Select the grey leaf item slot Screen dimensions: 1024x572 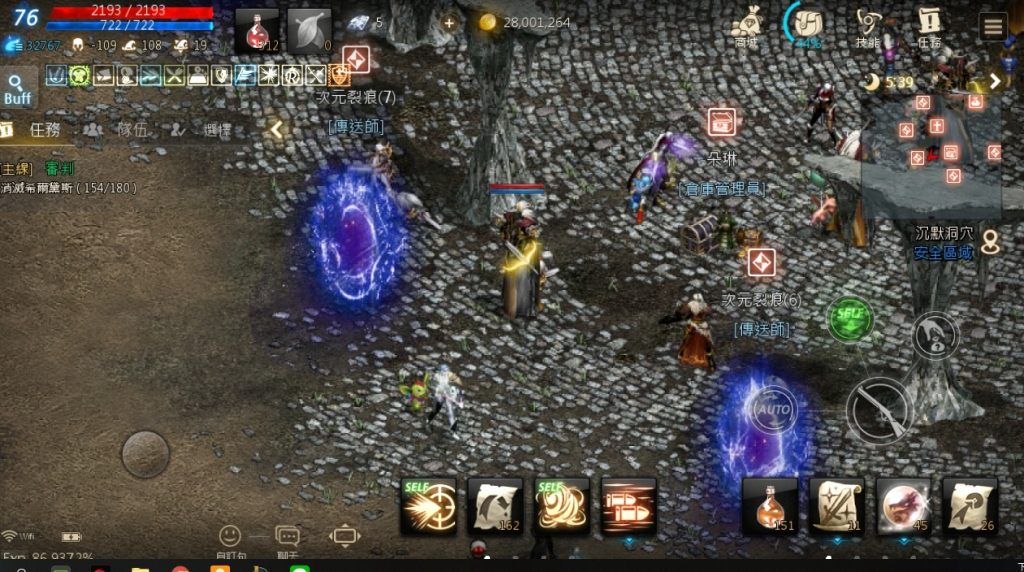click(309, 31)
